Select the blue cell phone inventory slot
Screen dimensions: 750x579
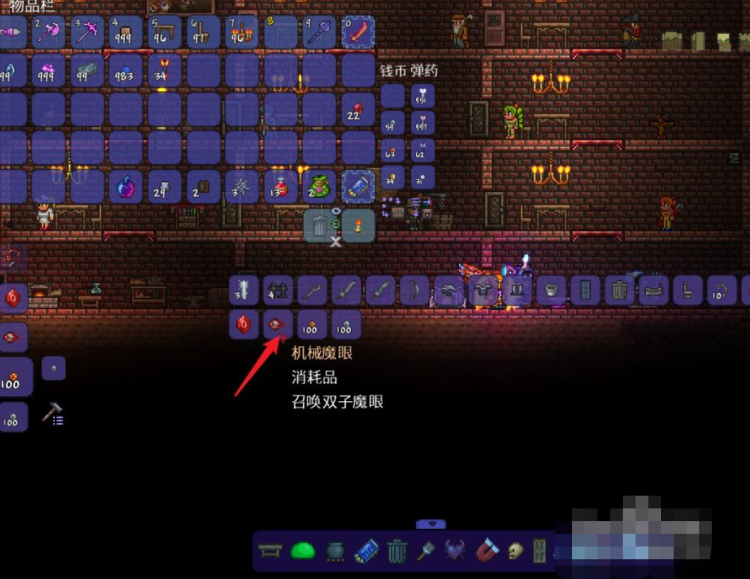pos(358,187)
